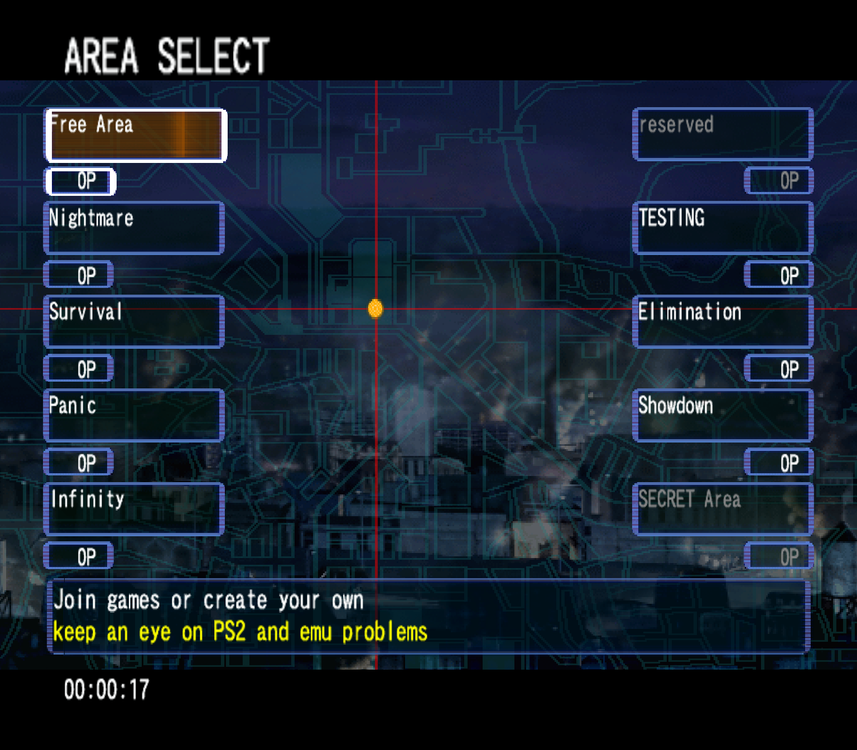Pick the Infinity area
The height and width of the screenshot is (750, 857).
click(x=134, y=508)
